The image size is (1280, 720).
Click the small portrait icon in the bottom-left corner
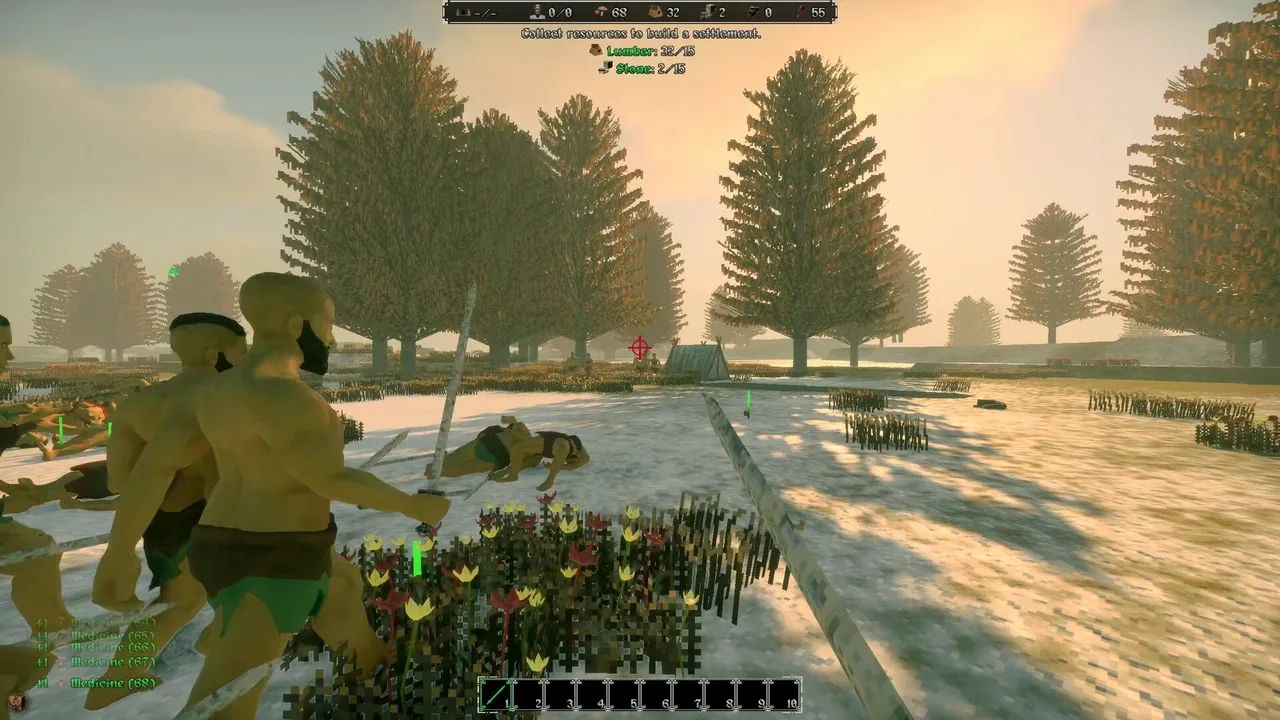17,701
